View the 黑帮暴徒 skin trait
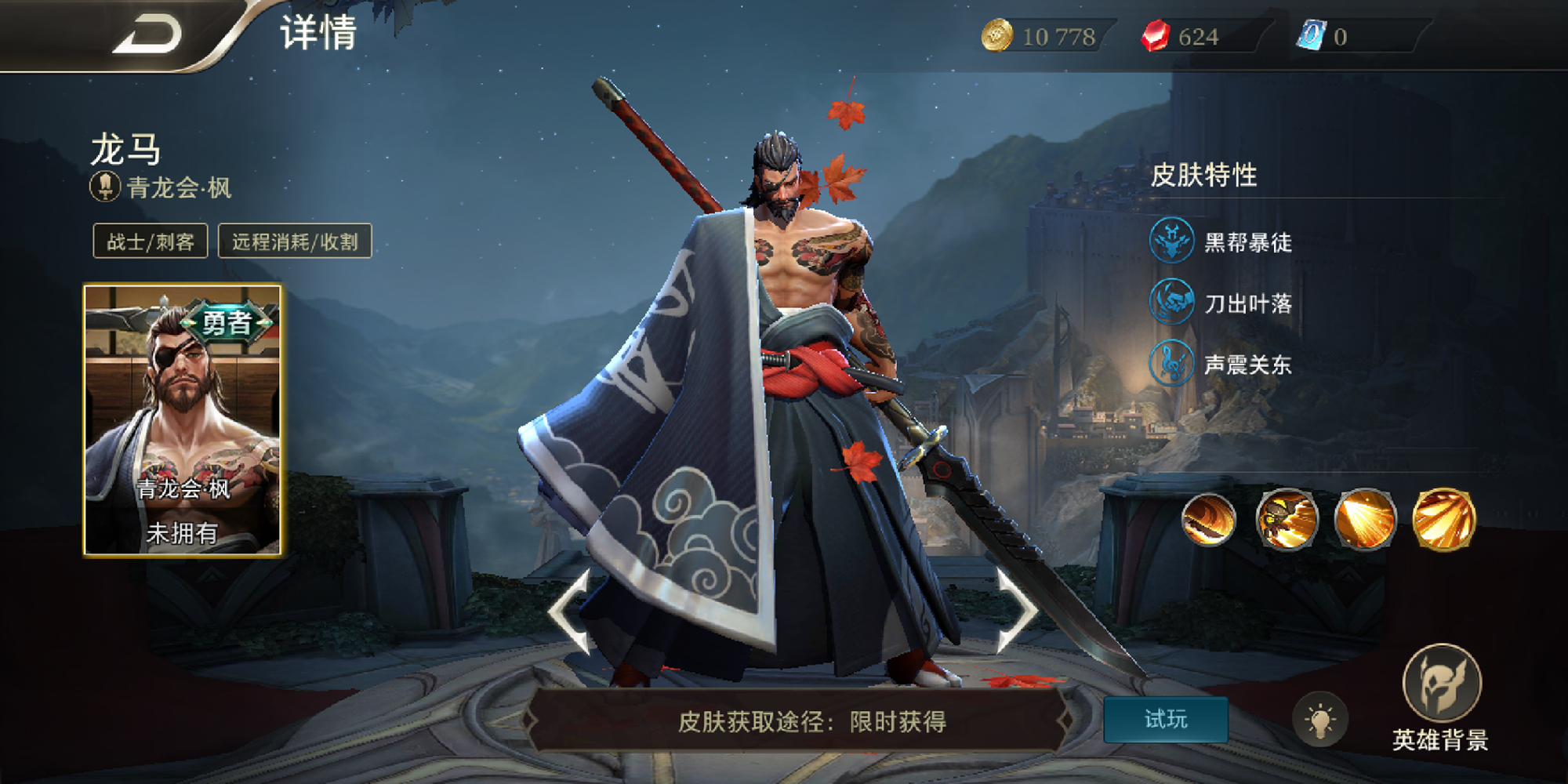The width and height of the screenshot is (1568, 784). tap(1221, 241)
